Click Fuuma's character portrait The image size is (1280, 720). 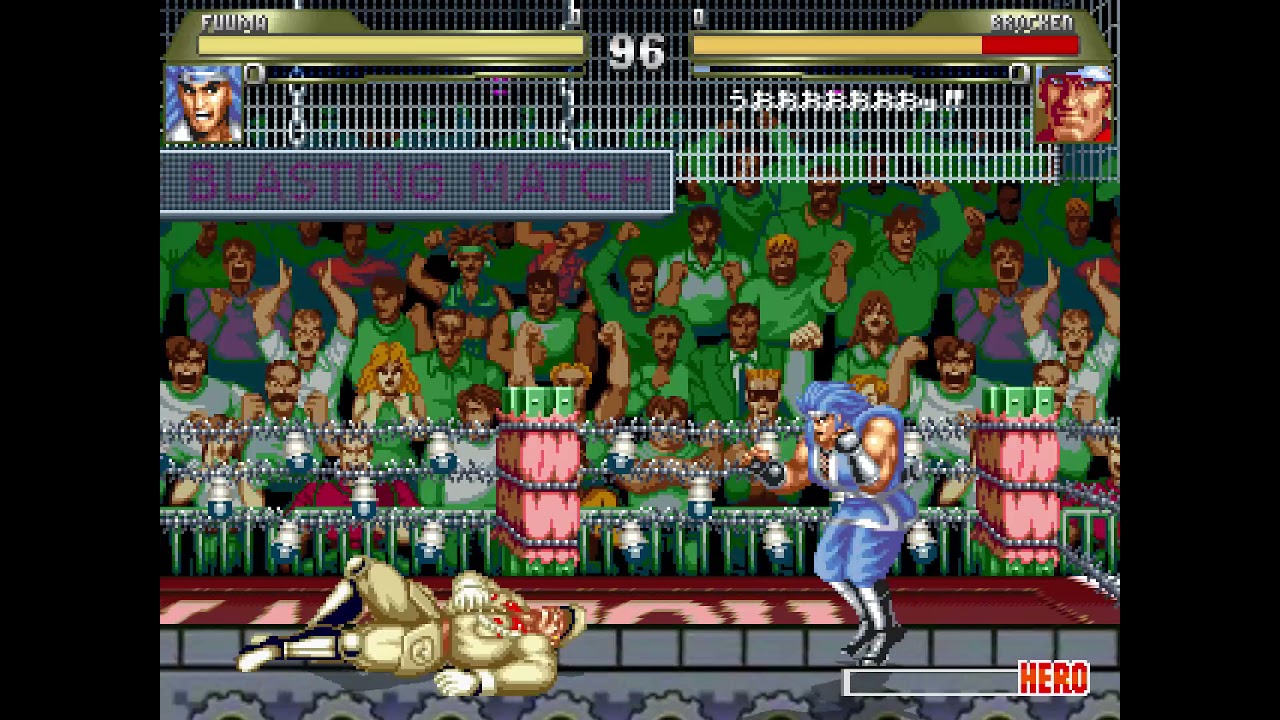[x=203, y=104]
